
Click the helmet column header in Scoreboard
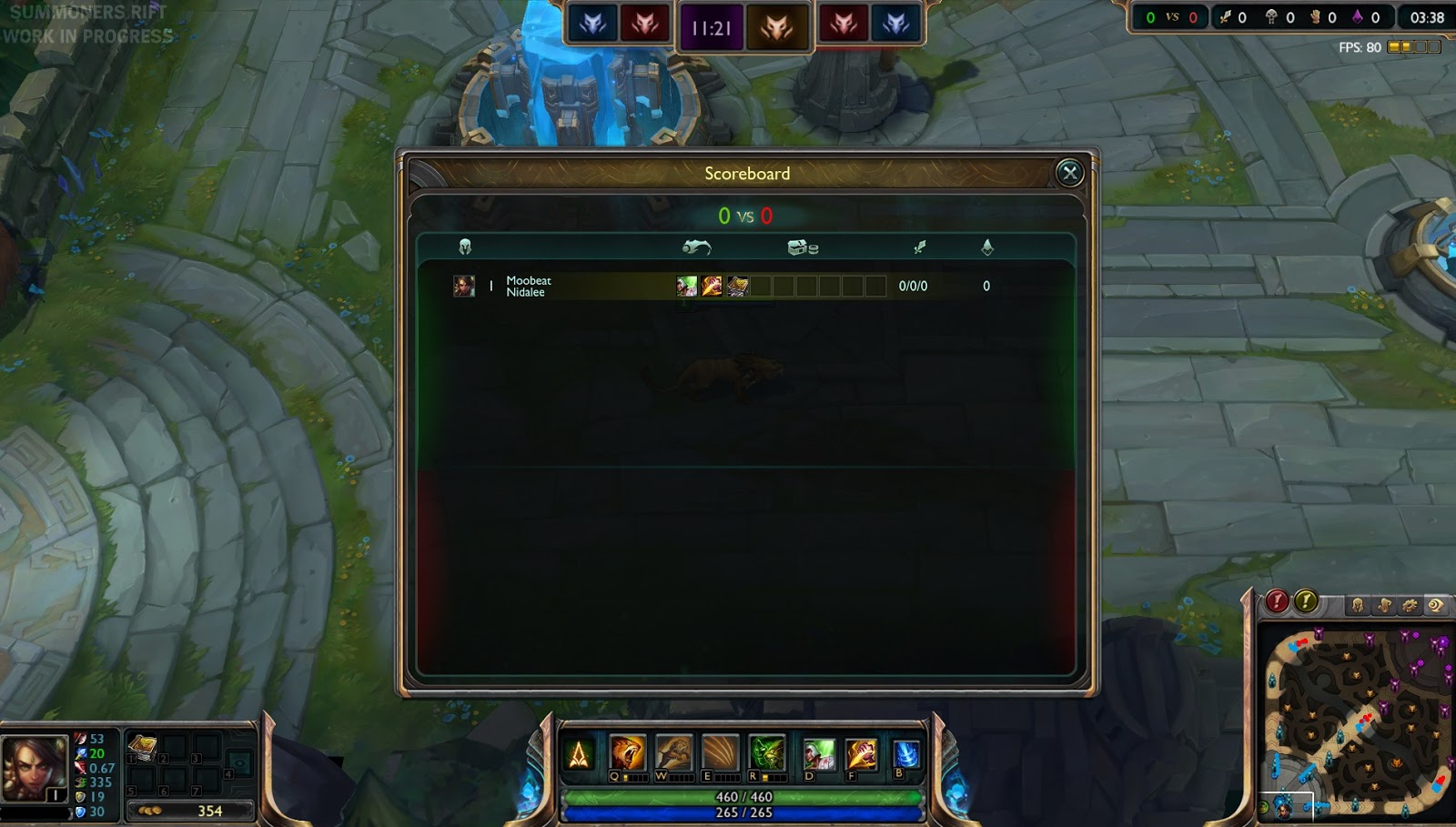(x=464, y=246)
